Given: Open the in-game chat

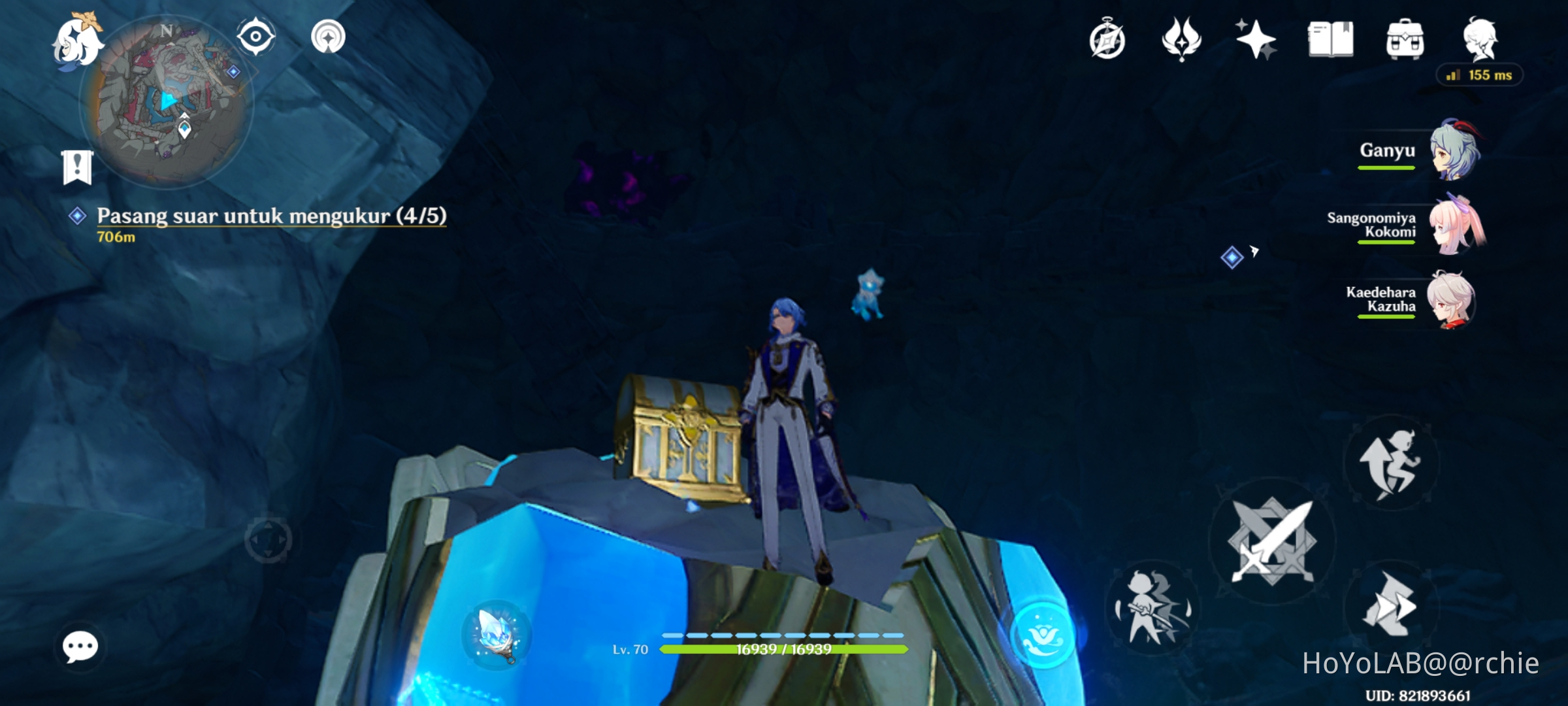Looking at the screenshot, I should 81,647.
